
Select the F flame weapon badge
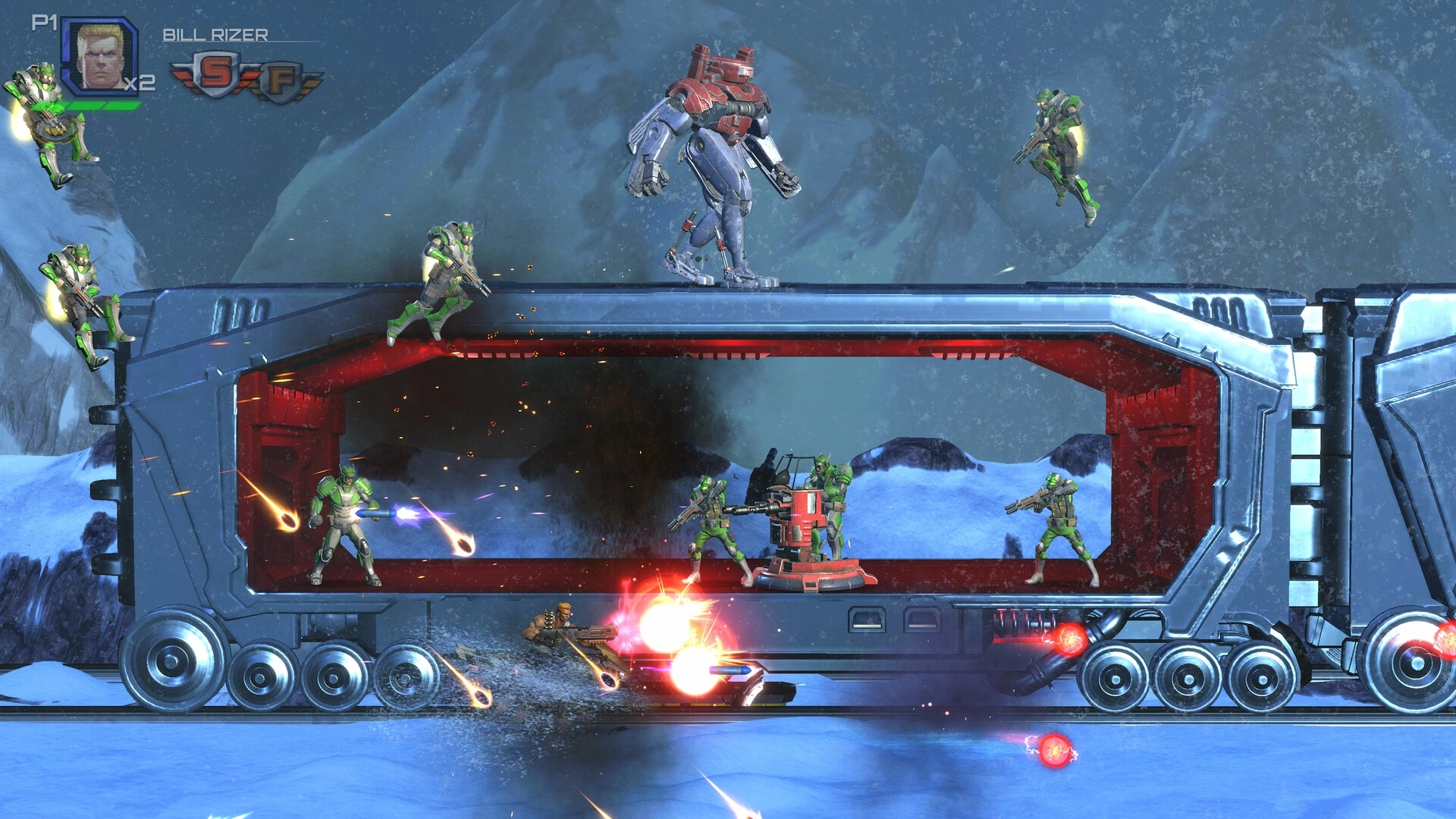click(281, 80)
